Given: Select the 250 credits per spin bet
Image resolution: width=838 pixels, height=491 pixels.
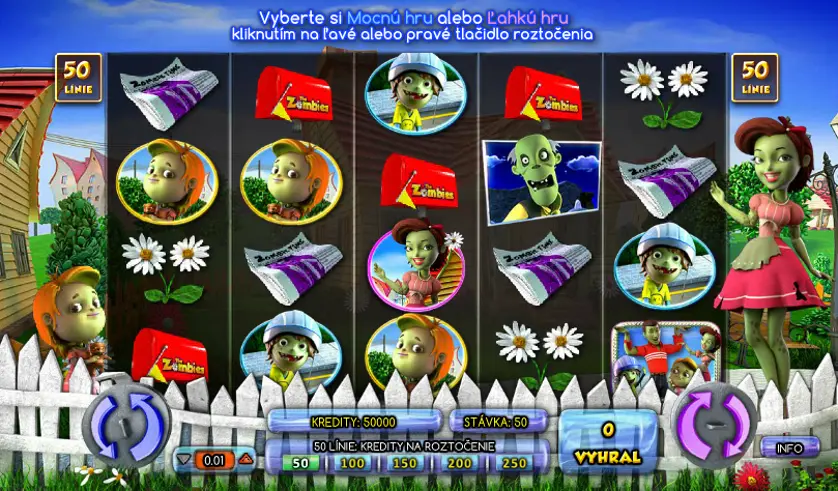Looking at the screenshot, I should [x=513, y=463].
